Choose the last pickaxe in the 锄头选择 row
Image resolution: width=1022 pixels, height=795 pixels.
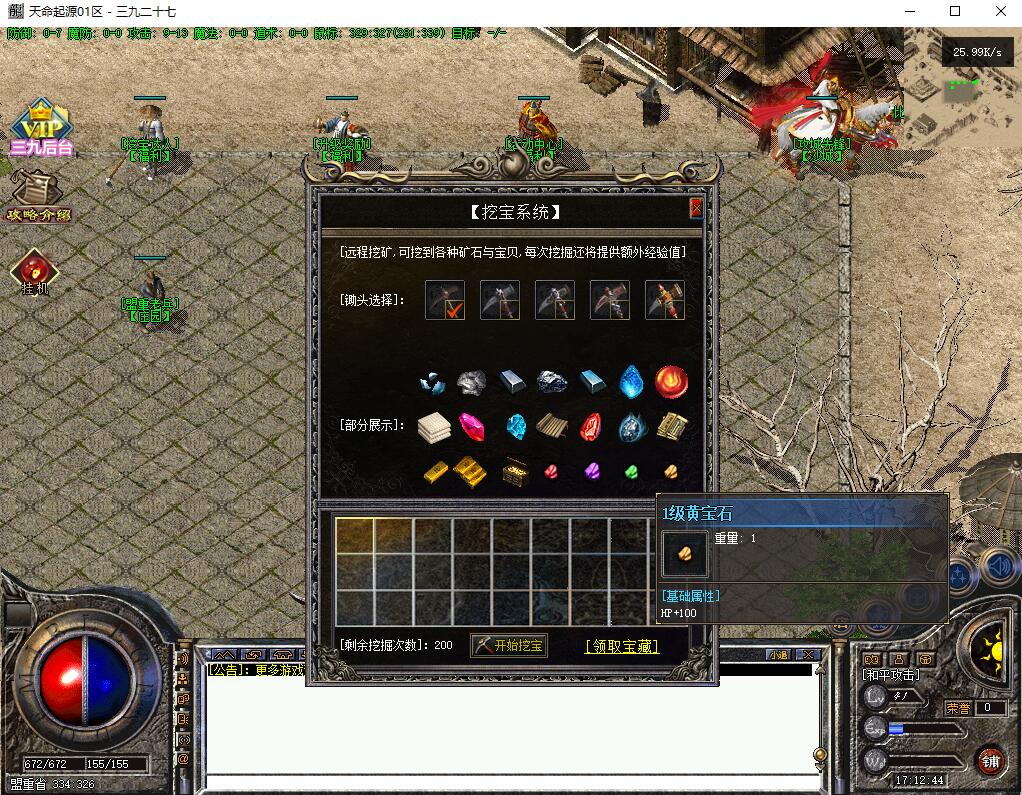click(665, 300)
